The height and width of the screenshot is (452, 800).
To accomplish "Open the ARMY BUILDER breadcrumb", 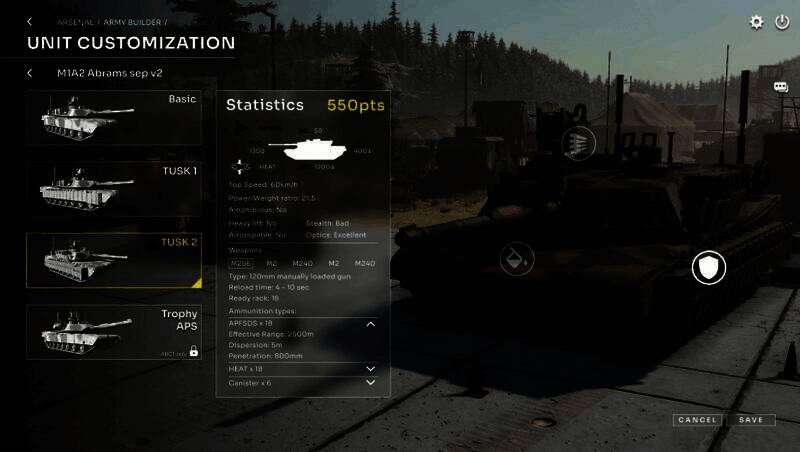I will pyautogui.click(x=132, y=21).
